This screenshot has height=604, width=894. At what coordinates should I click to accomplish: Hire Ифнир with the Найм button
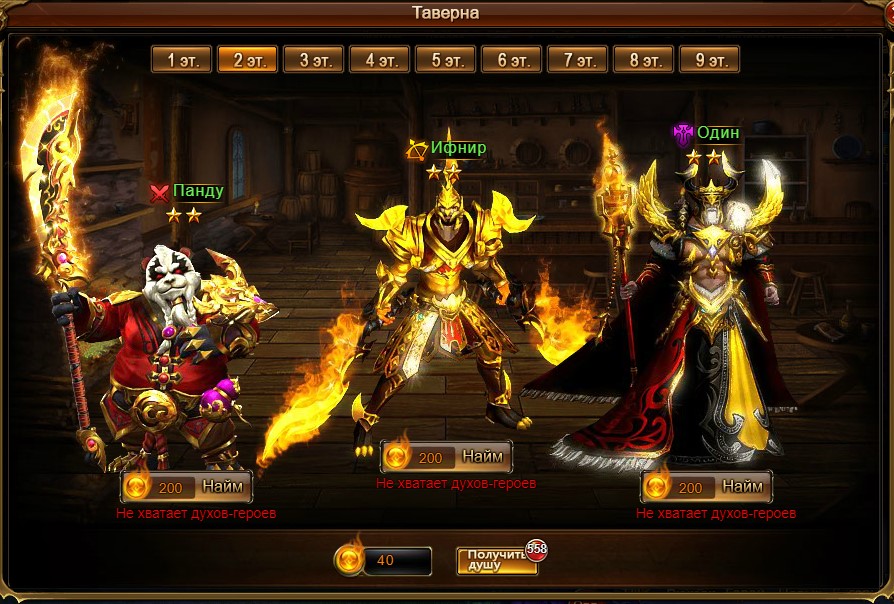coord(482,457)
